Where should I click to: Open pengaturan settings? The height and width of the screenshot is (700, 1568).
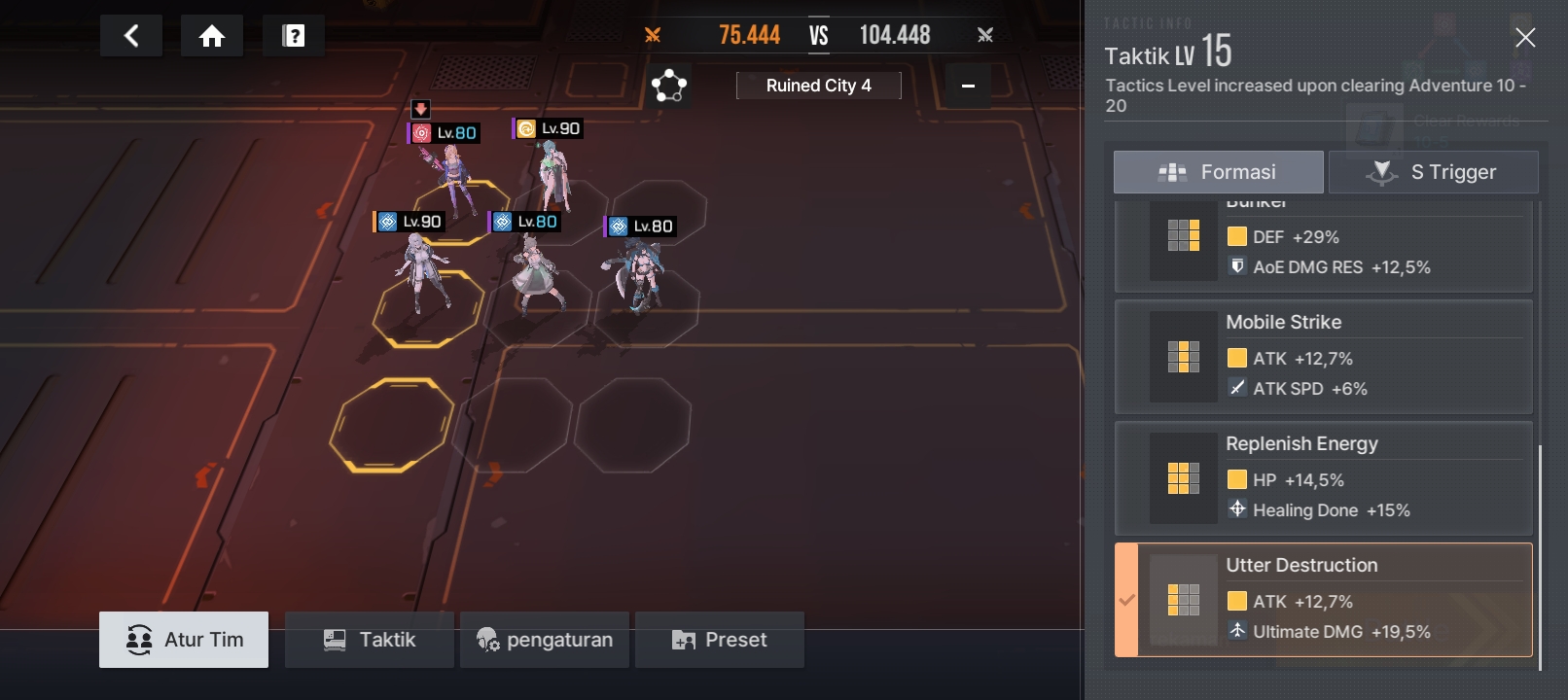click(x=544, y=640)
